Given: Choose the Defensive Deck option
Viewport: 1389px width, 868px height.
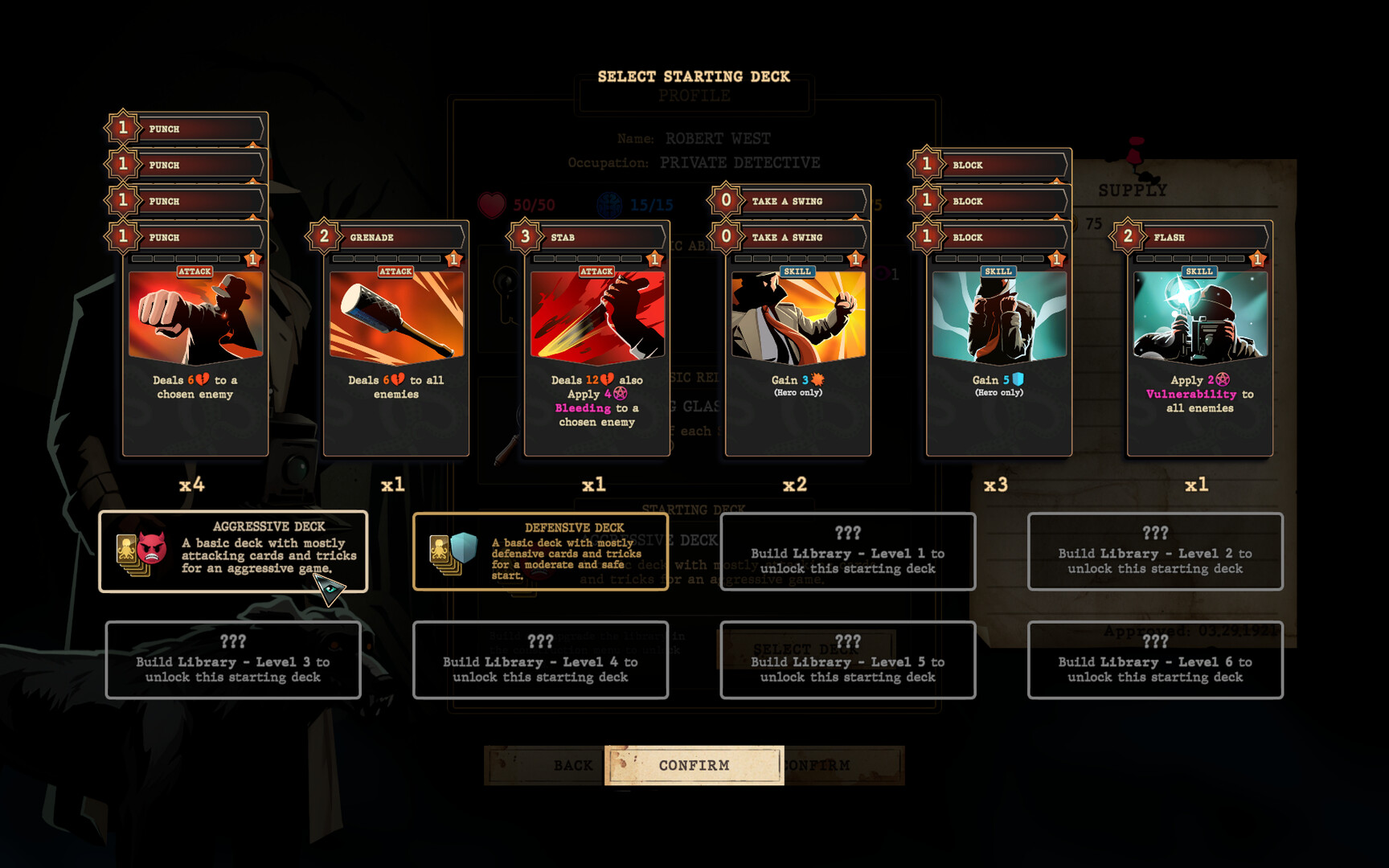Looking at the screenshot, I should click(540, 551).
